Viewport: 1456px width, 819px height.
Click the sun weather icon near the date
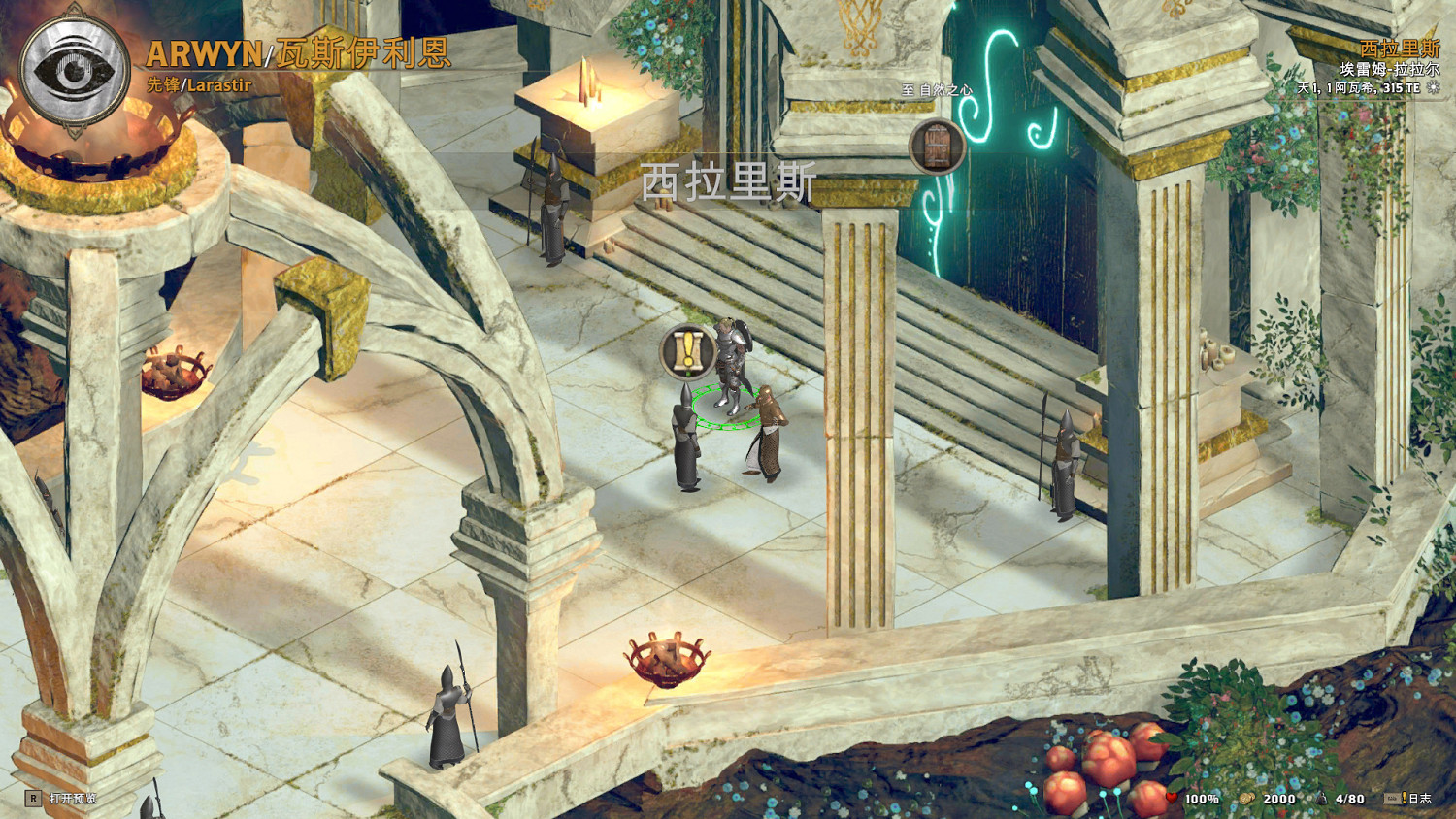pos(1436,86)
